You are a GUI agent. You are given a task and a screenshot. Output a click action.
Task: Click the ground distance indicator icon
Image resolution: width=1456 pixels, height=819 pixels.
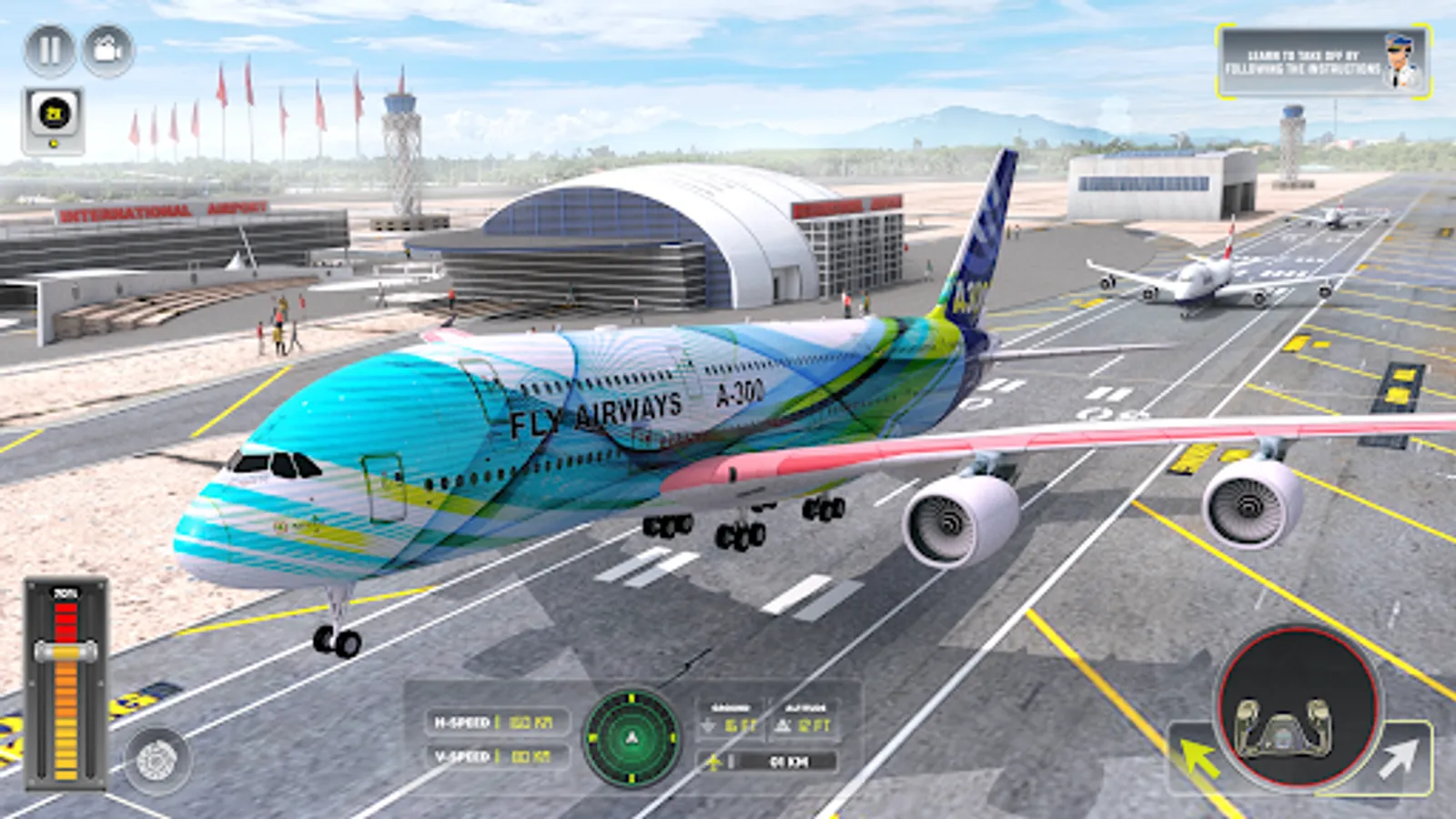click(708, 726)
